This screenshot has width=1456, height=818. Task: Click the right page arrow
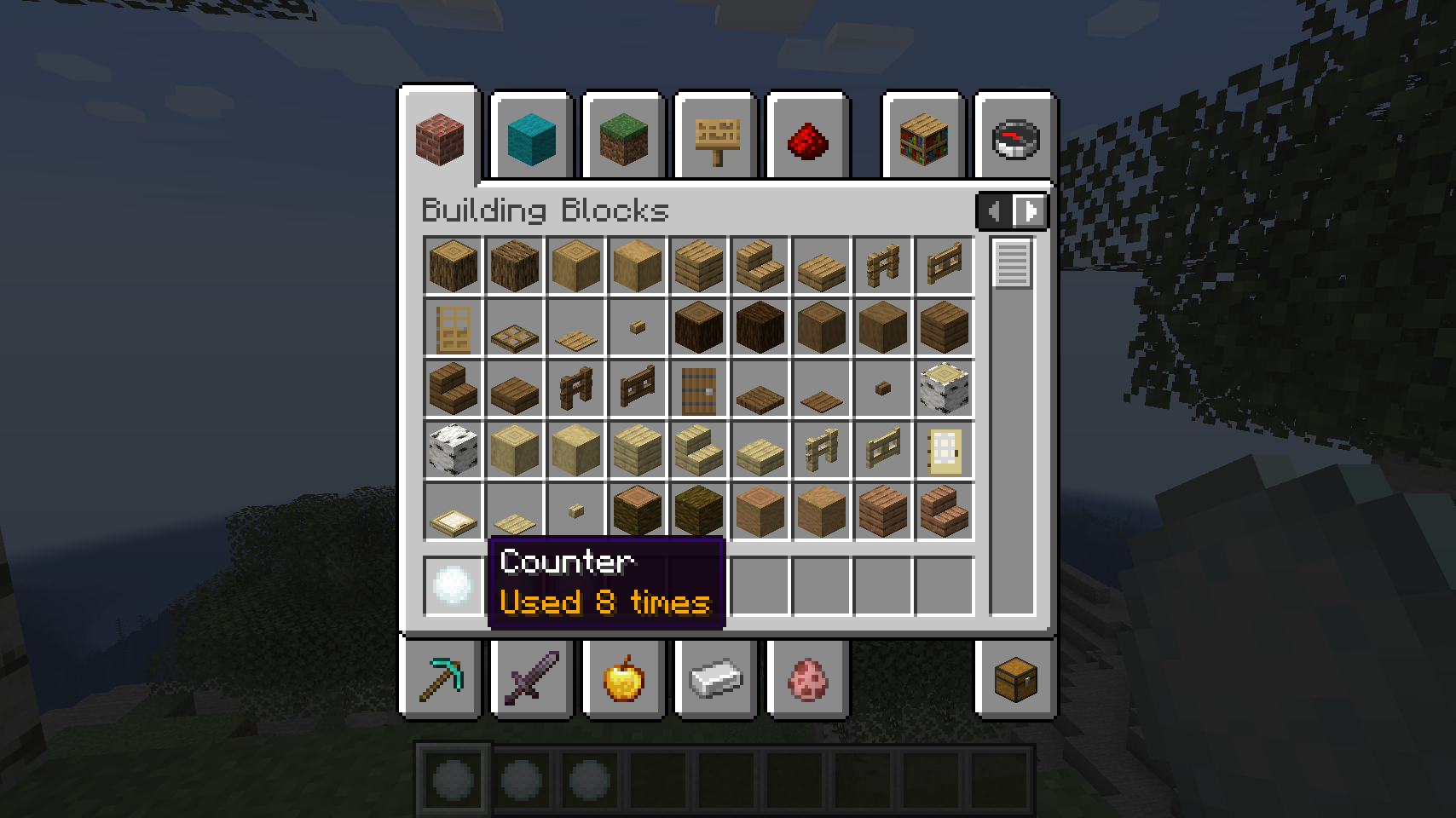[1031, 211]
